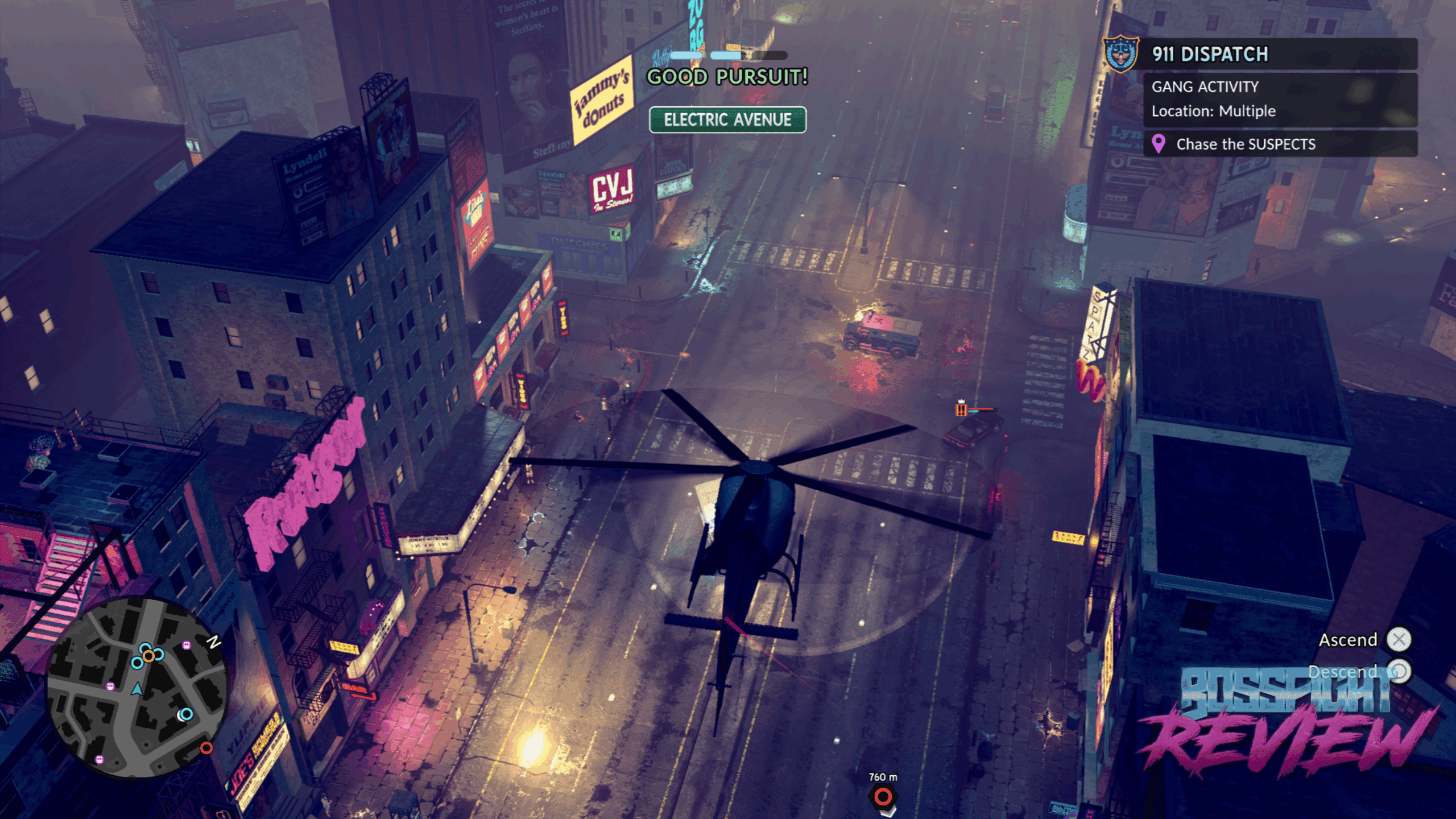Open the circular minimap
This screenshot has height=819, width=1456.
click(137, 688)
